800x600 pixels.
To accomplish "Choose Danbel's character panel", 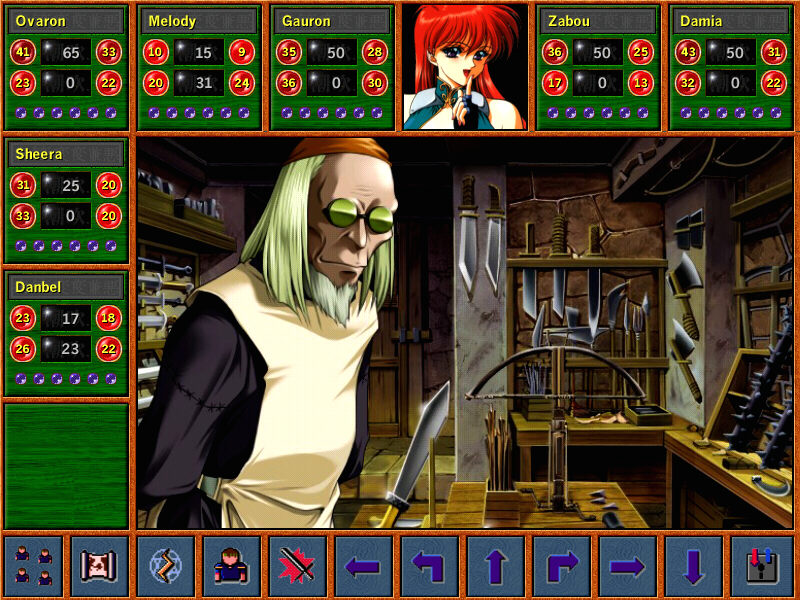I will [x=67, y=333].
